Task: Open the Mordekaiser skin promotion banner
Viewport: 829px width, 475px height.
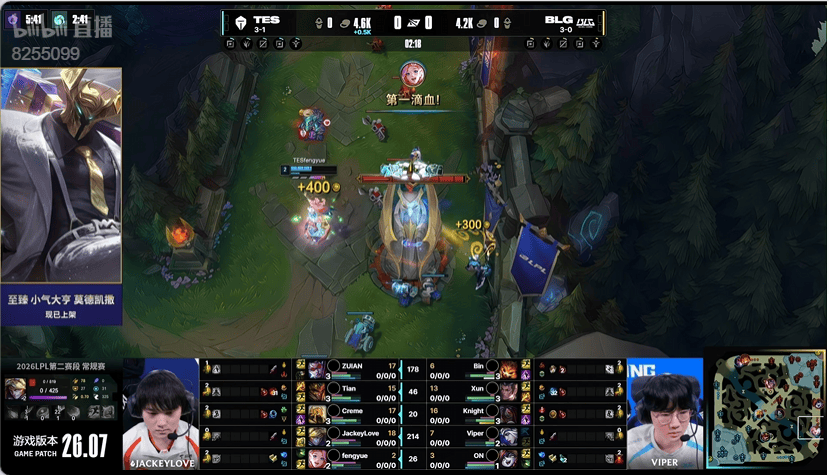Action: coord(61,196)
